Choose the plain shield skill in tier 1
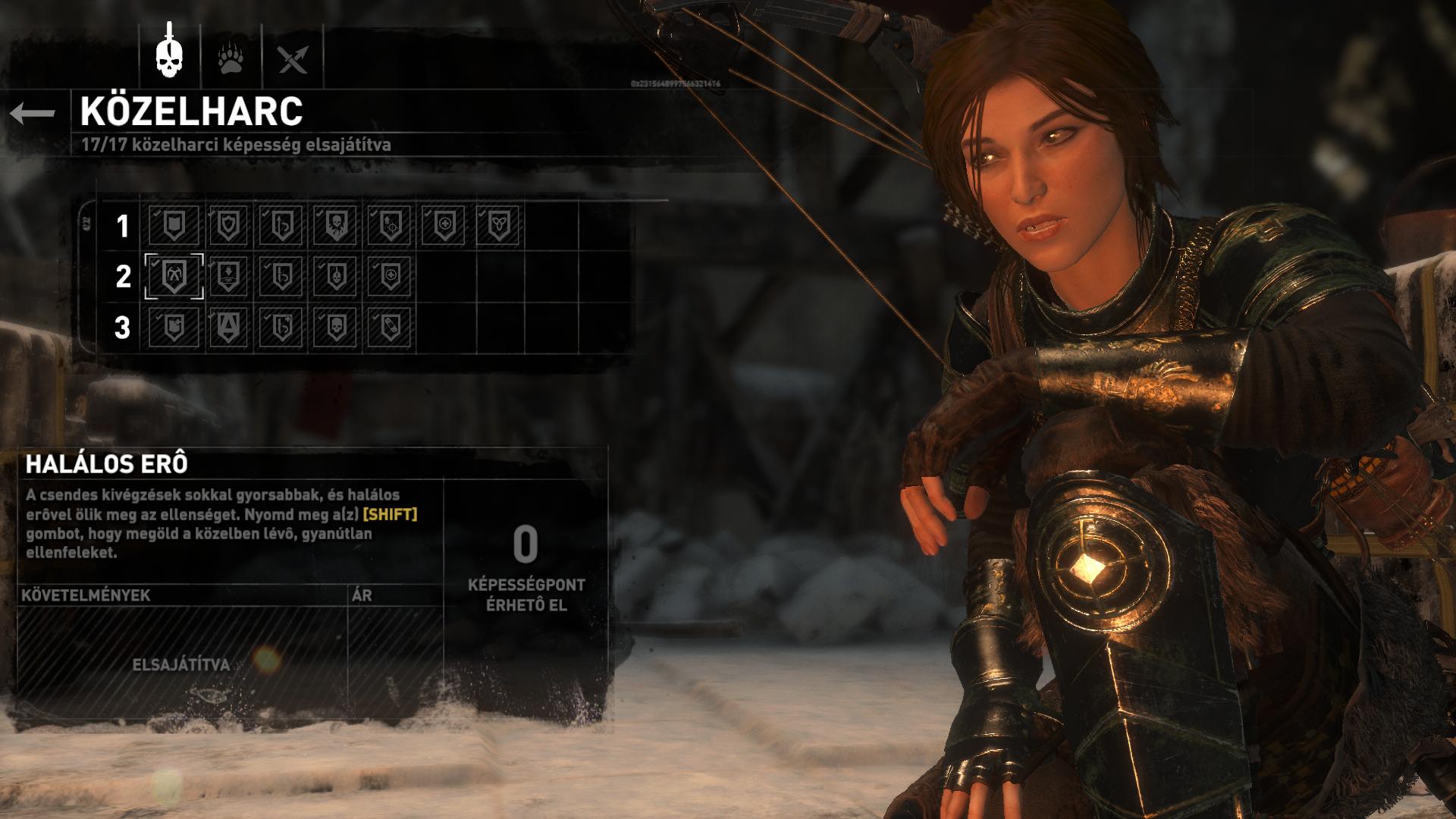1456x819 pixels. [x=174, y=225]
